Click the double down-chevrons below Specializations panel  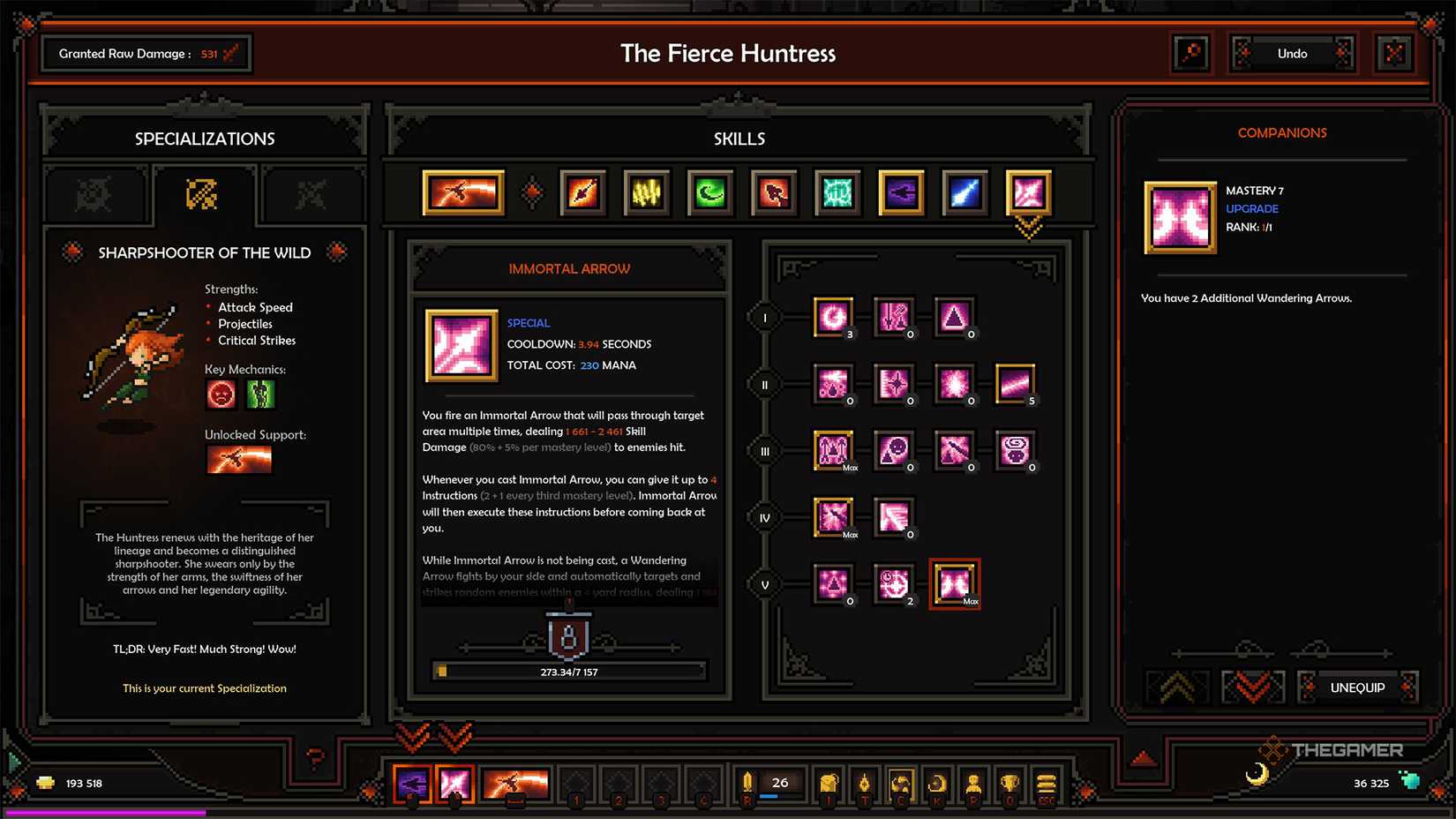pos(434,737)
